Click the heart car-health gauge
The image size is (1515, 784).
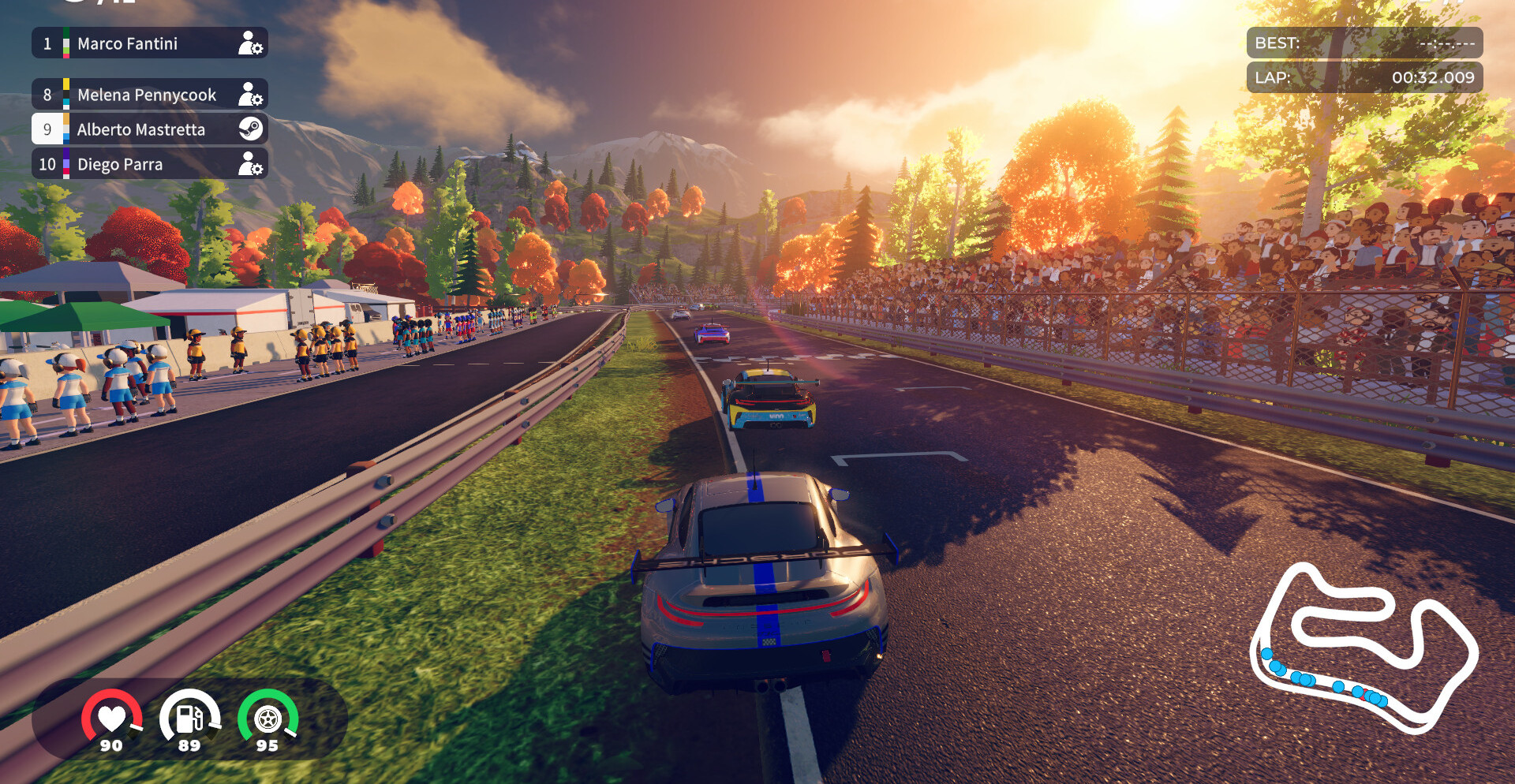[111, 719]
